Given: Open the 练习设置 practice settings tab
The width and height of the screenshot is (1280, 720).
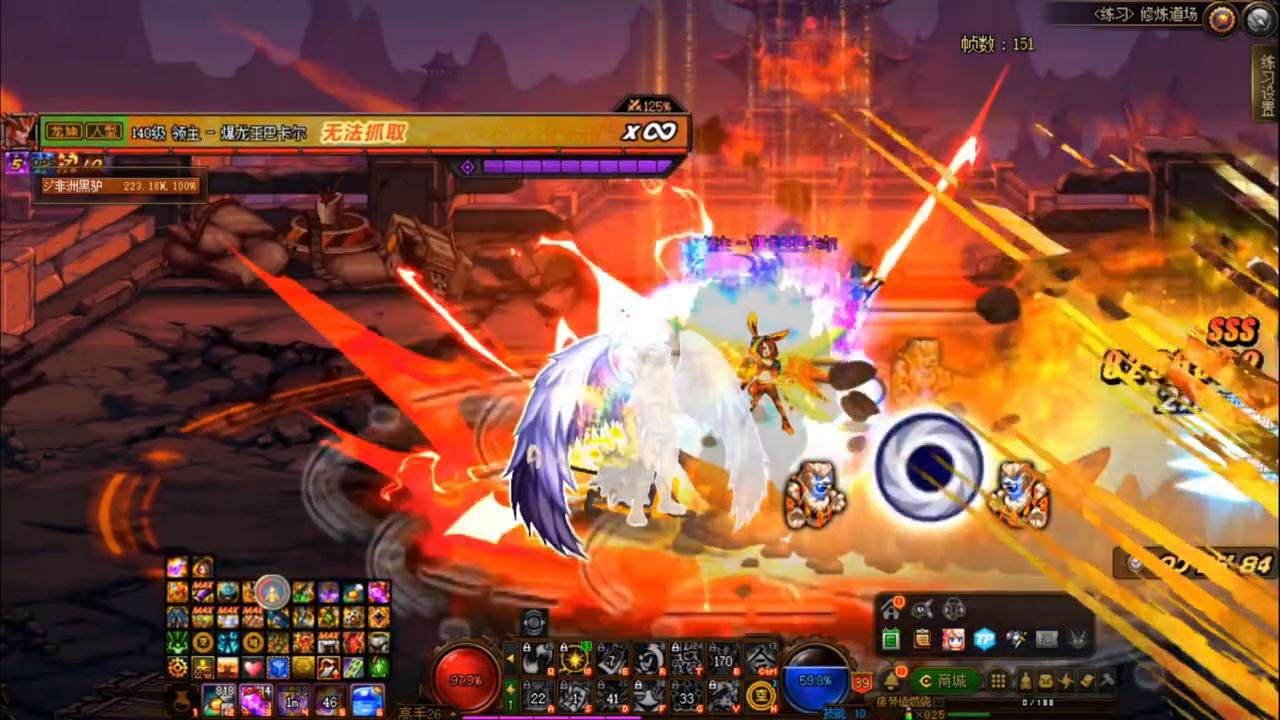Looking at the screenshot, I should (1267, 85).
